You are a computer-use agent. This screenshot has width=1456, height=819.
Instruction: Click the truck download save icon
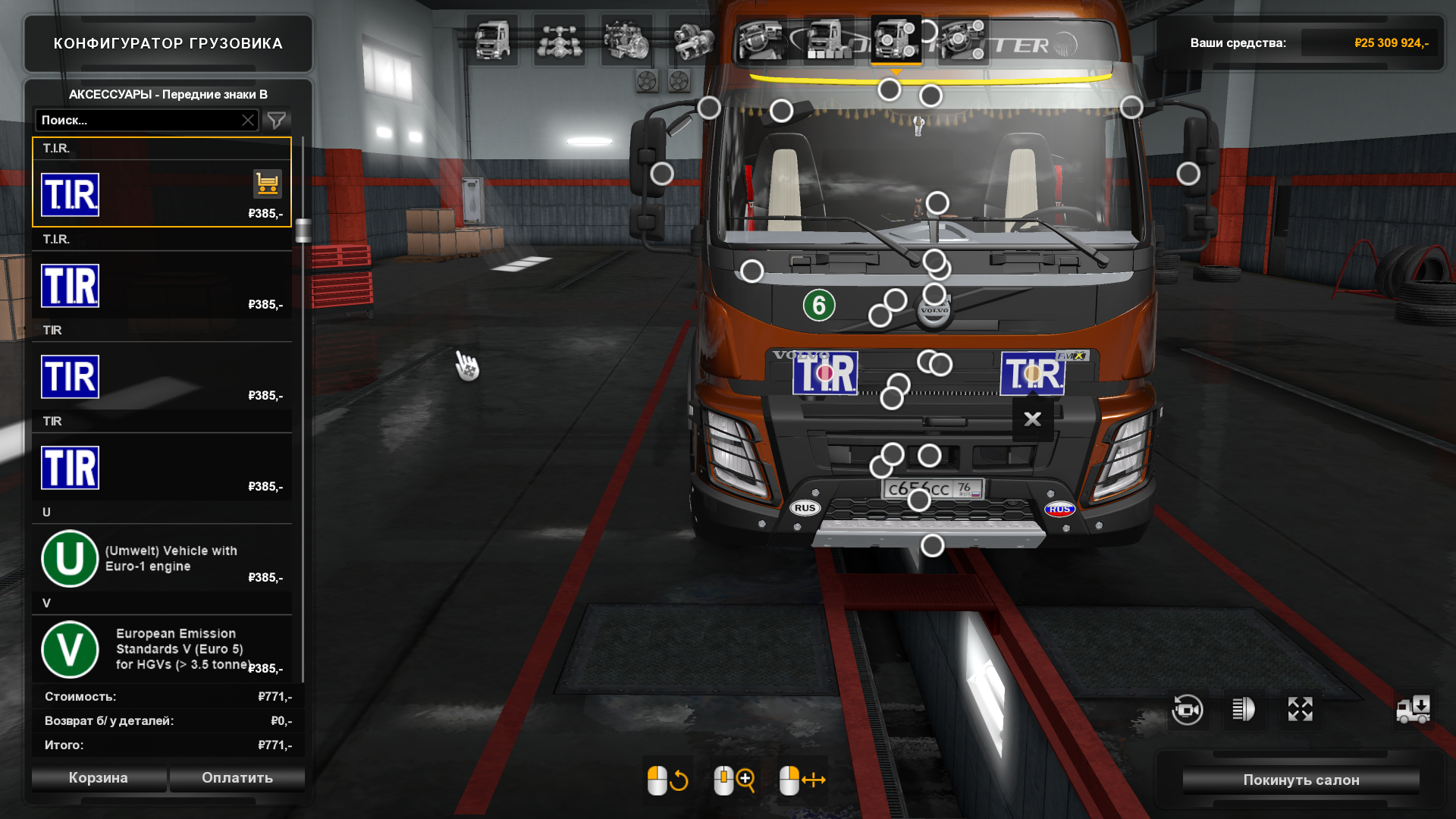coord(1414,710)
